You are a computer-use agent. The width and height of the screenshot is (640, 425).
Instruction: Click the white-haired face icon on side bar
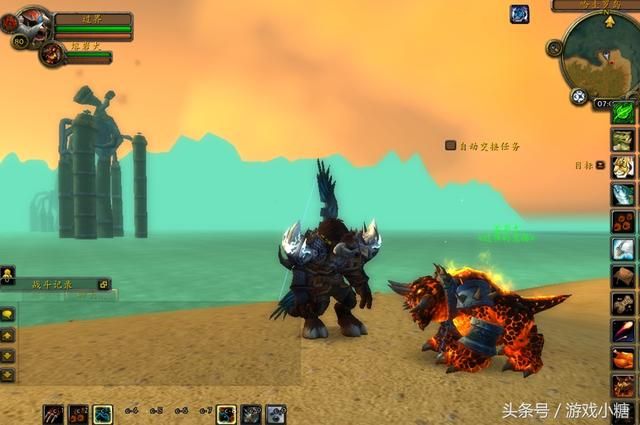pyautogui.click(x=623, y=166)
